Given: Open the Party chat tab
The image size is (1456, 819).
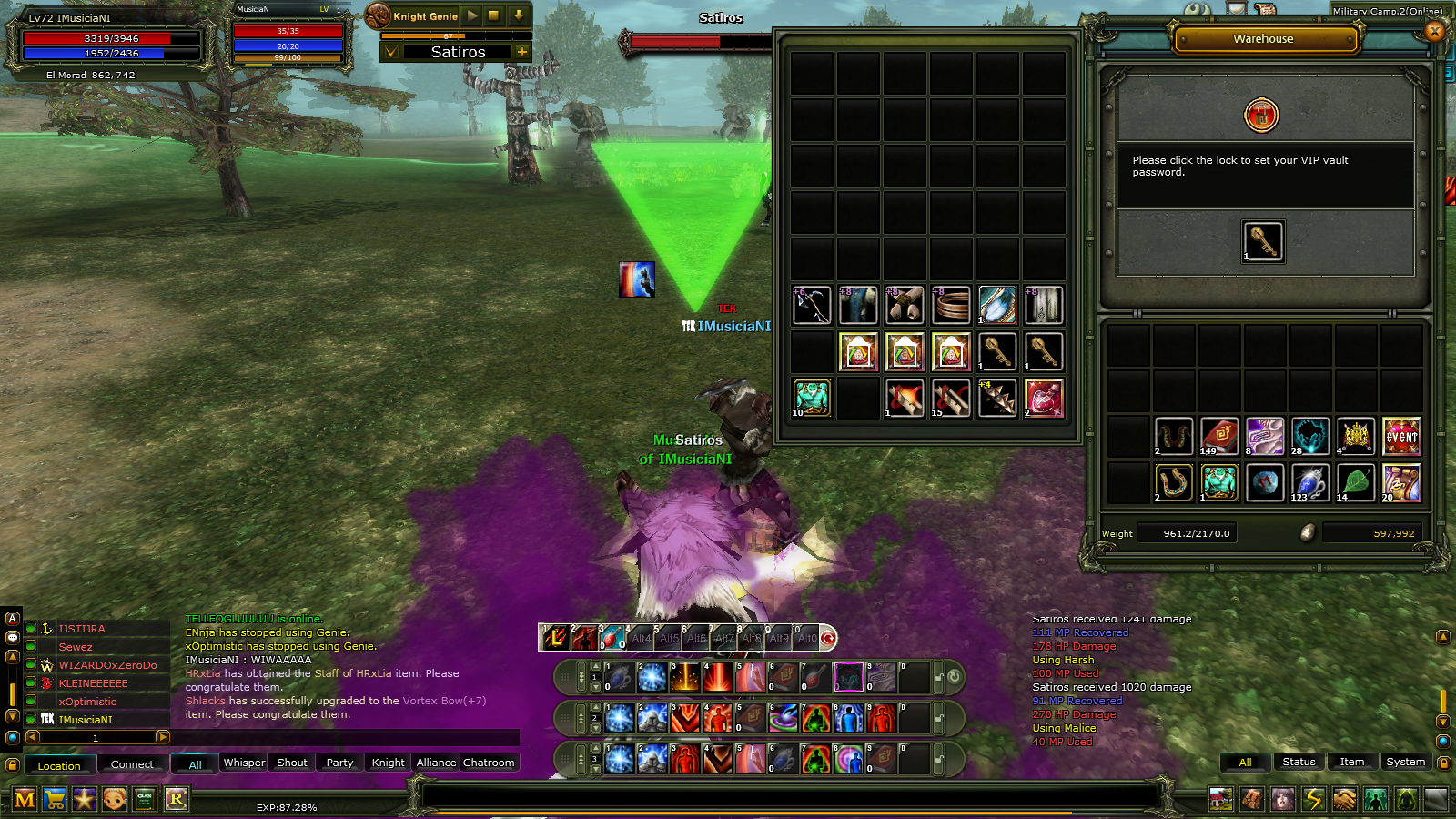Looking at the screenshot, I should point(339,763).
